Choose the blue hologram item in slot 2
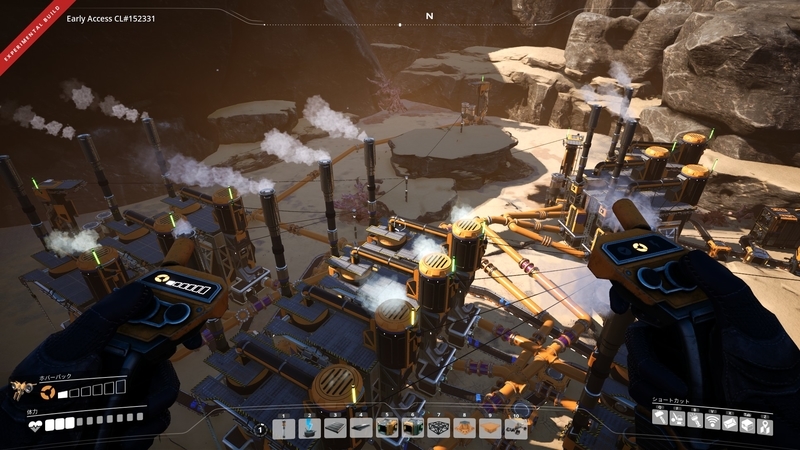 (x=309, y=428)
